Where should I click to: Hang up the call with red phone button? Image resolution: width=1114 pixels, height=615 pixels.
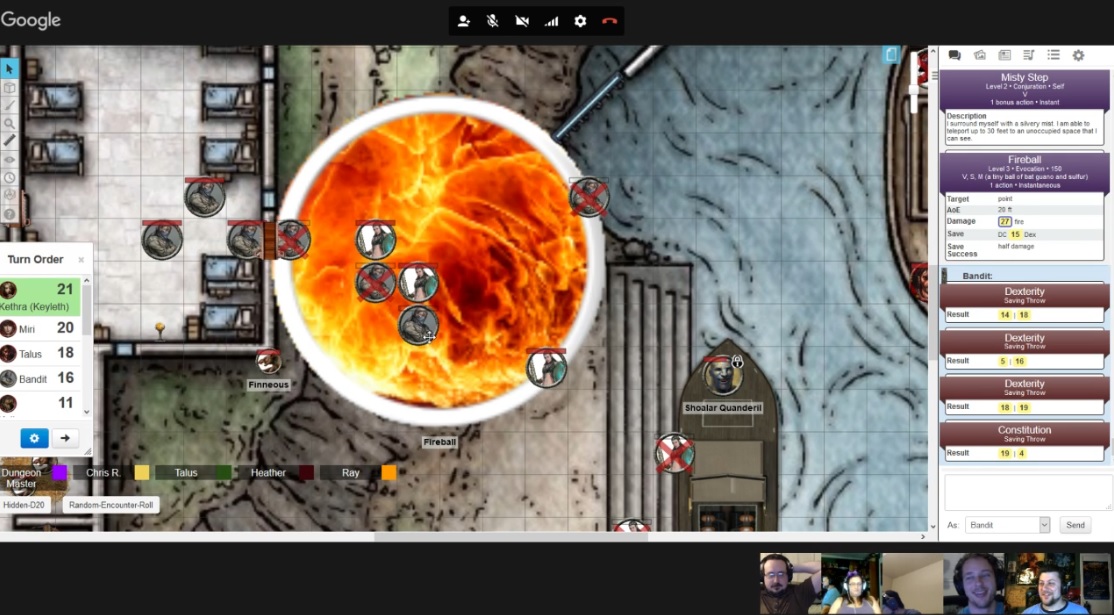(x=609, y=21)
